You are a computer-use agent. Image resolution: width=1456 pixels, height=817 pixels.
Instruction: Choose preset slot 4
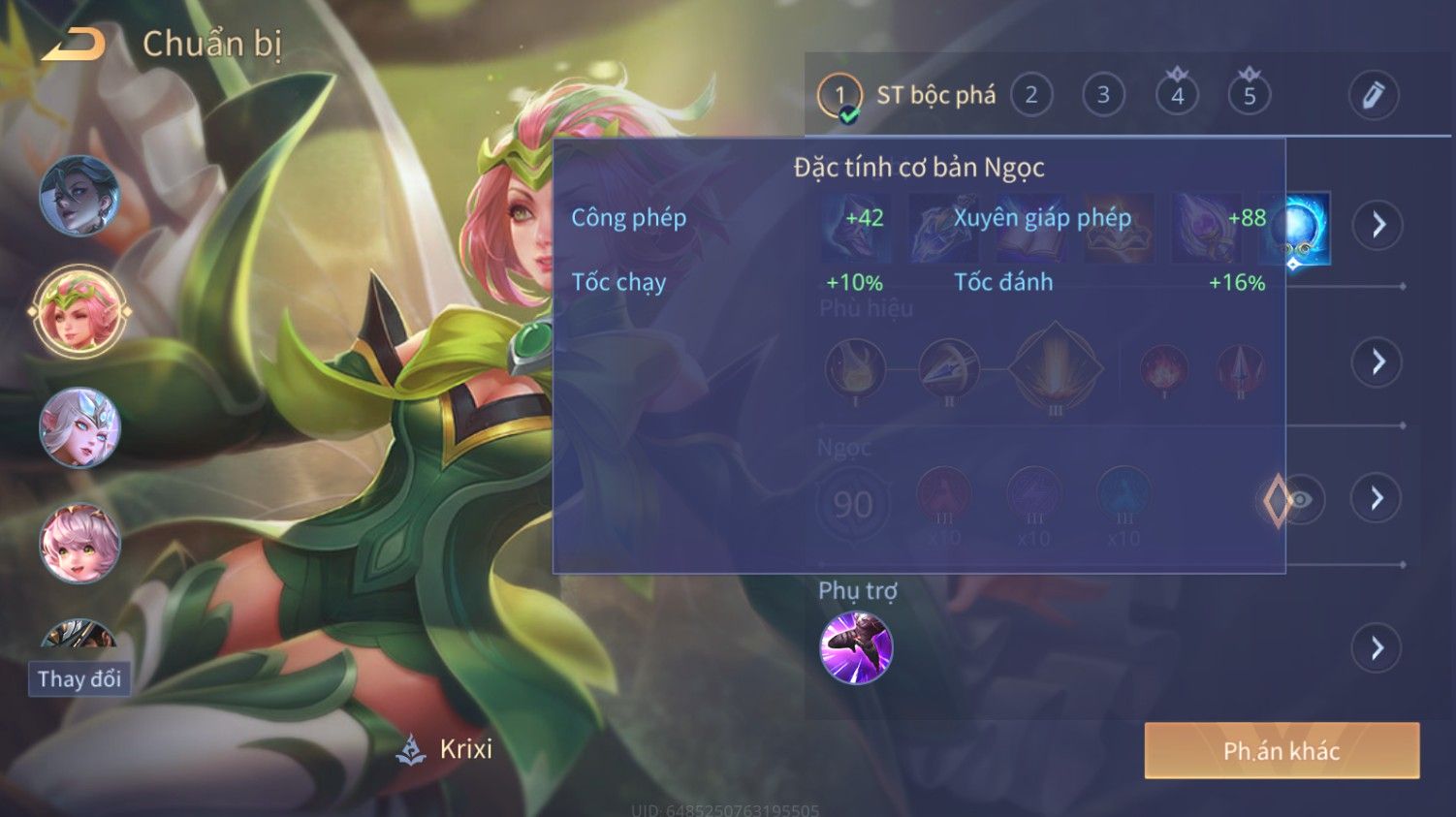pos(1177,95)
